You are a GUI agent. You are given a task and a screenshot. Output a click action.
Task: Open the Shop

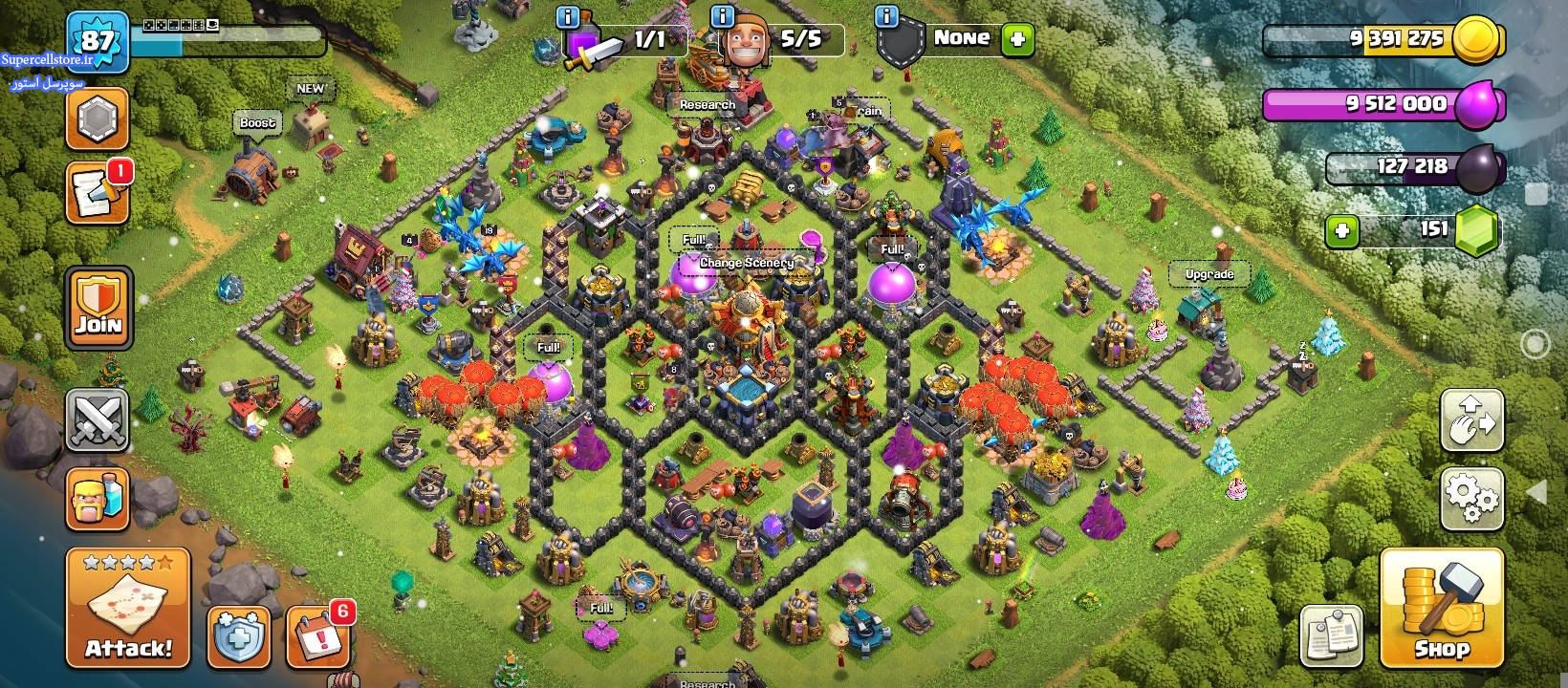[x=1442, y=610]
